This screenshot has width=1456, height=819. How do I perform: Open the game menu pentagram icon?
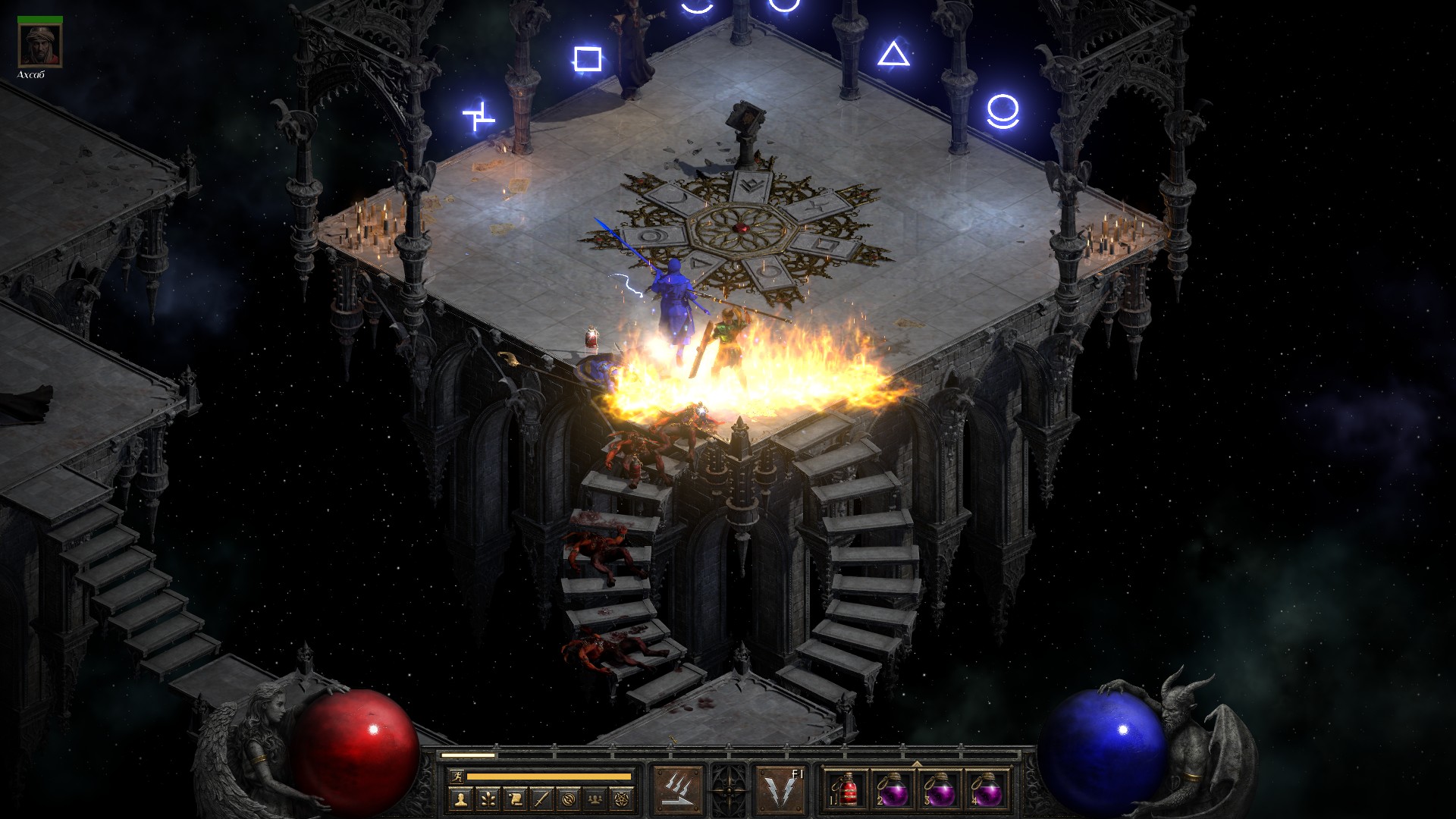pos(623,799)
